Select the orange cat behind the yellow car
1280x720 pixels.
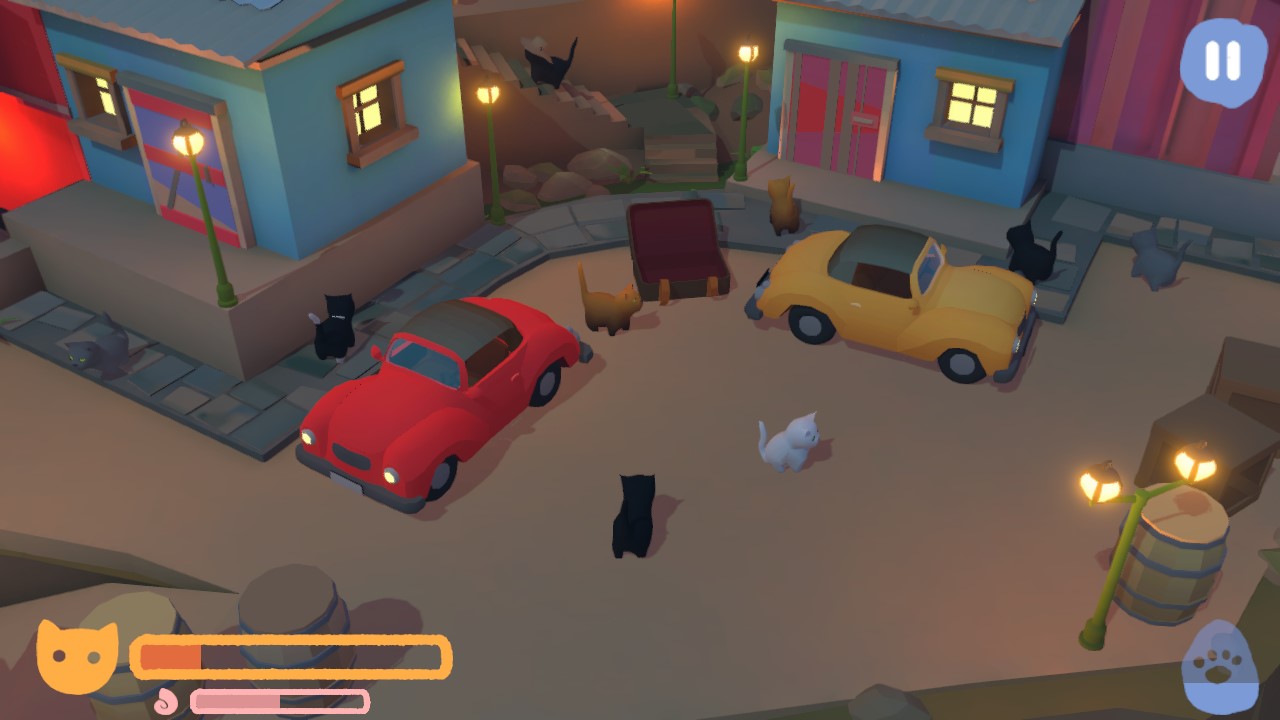click(782, 205)
